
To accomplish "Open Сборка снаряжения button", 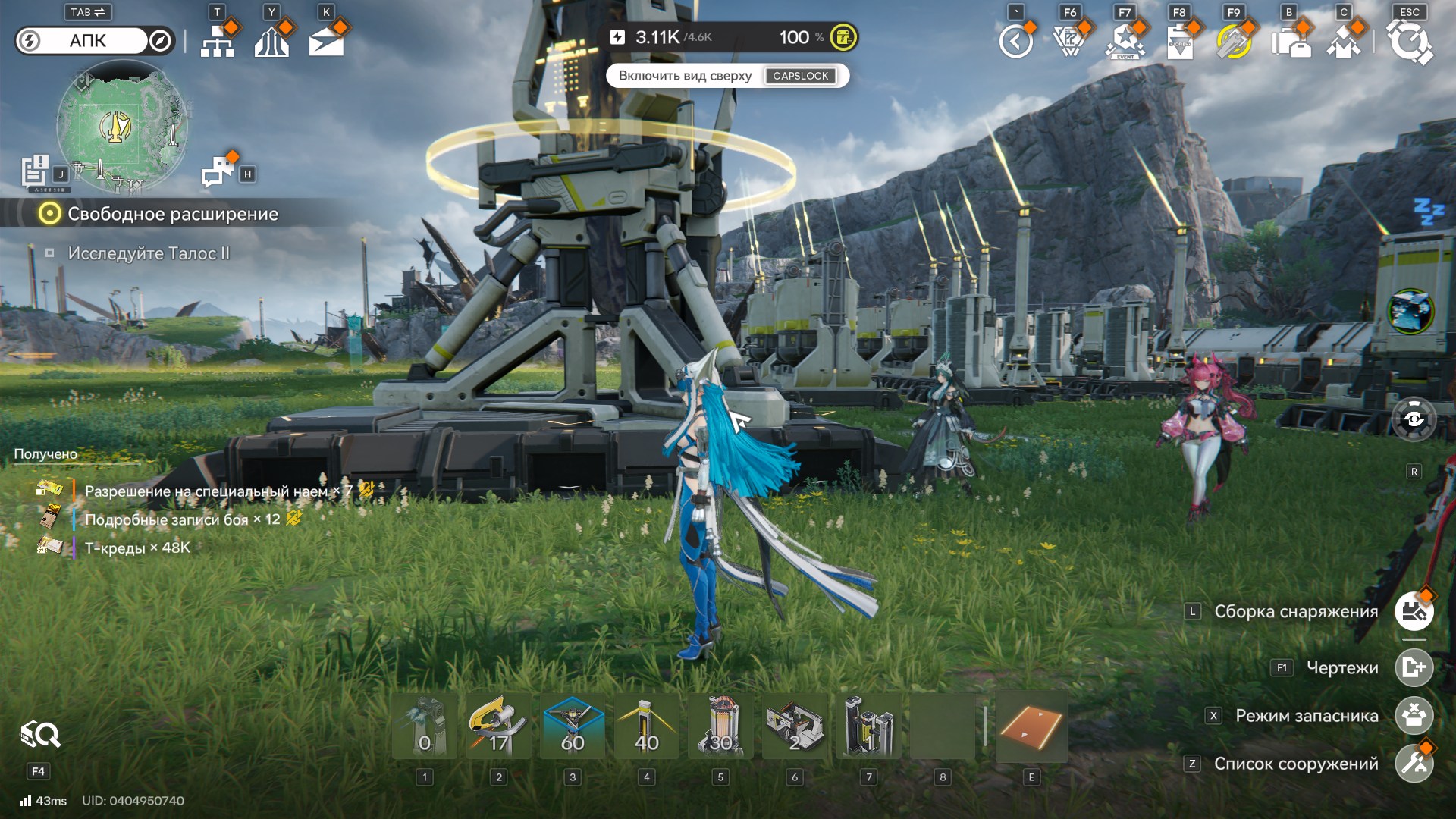I will [x=1414, y=612].
